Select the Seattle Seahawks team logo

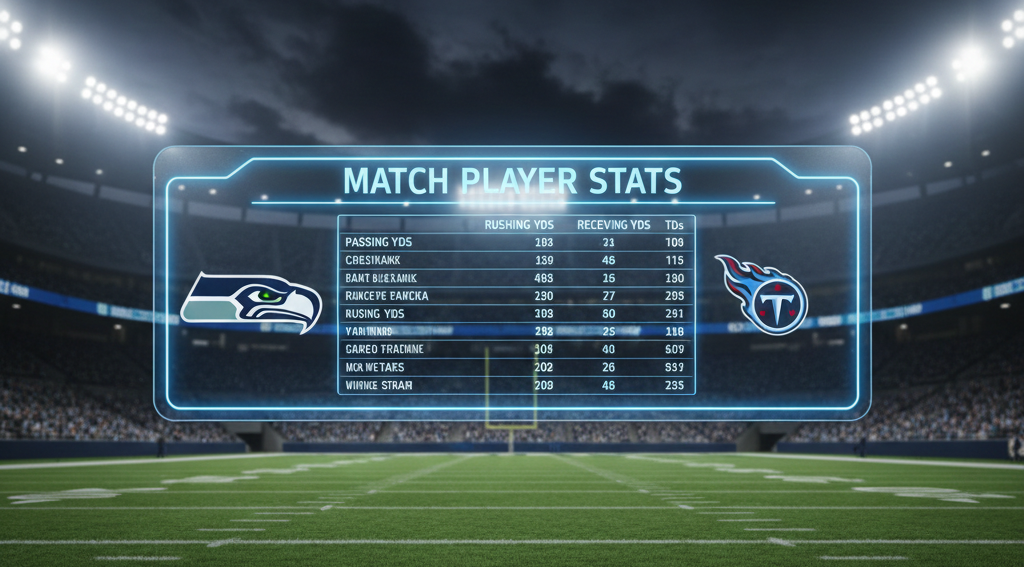(x=252, y=300)
